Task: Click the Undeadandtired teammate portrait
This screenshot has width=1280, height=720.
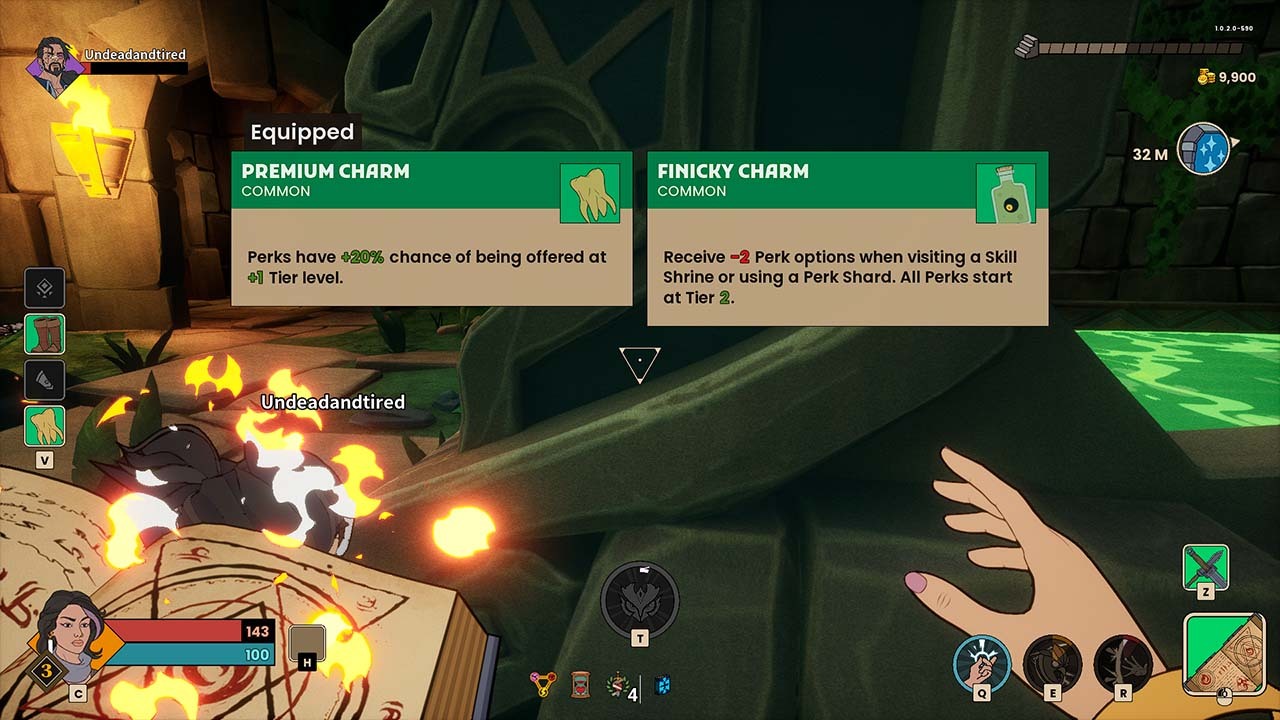Action: click(x=56, y=66)
